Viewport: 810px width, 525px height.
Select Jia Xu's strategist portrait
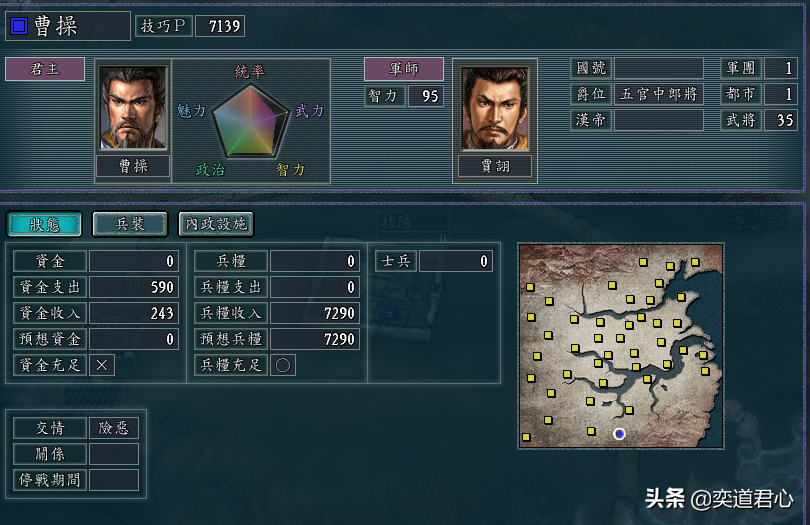(x=496, y=109)
